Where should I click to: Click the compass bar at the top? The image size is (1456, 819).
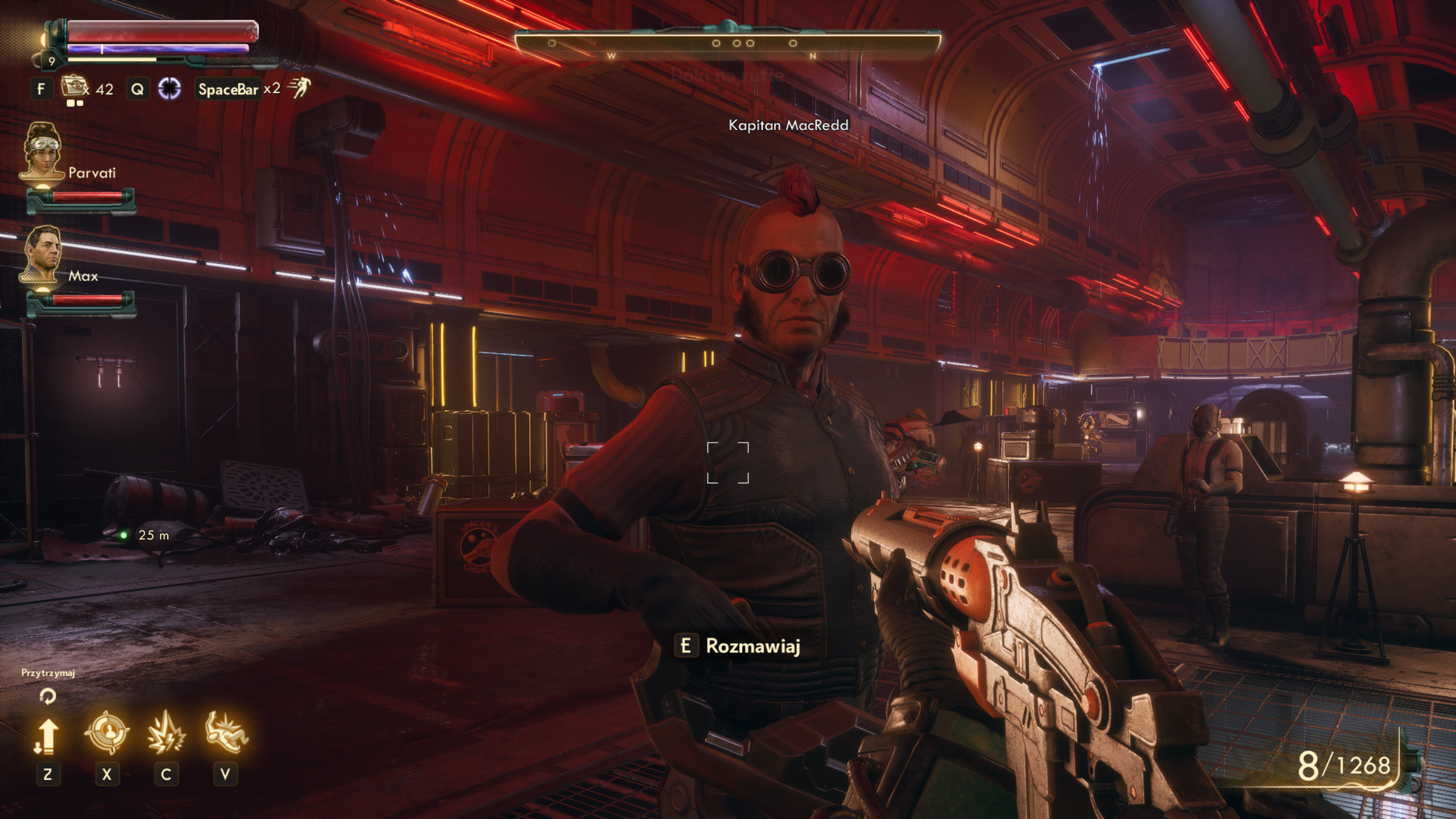727,44
